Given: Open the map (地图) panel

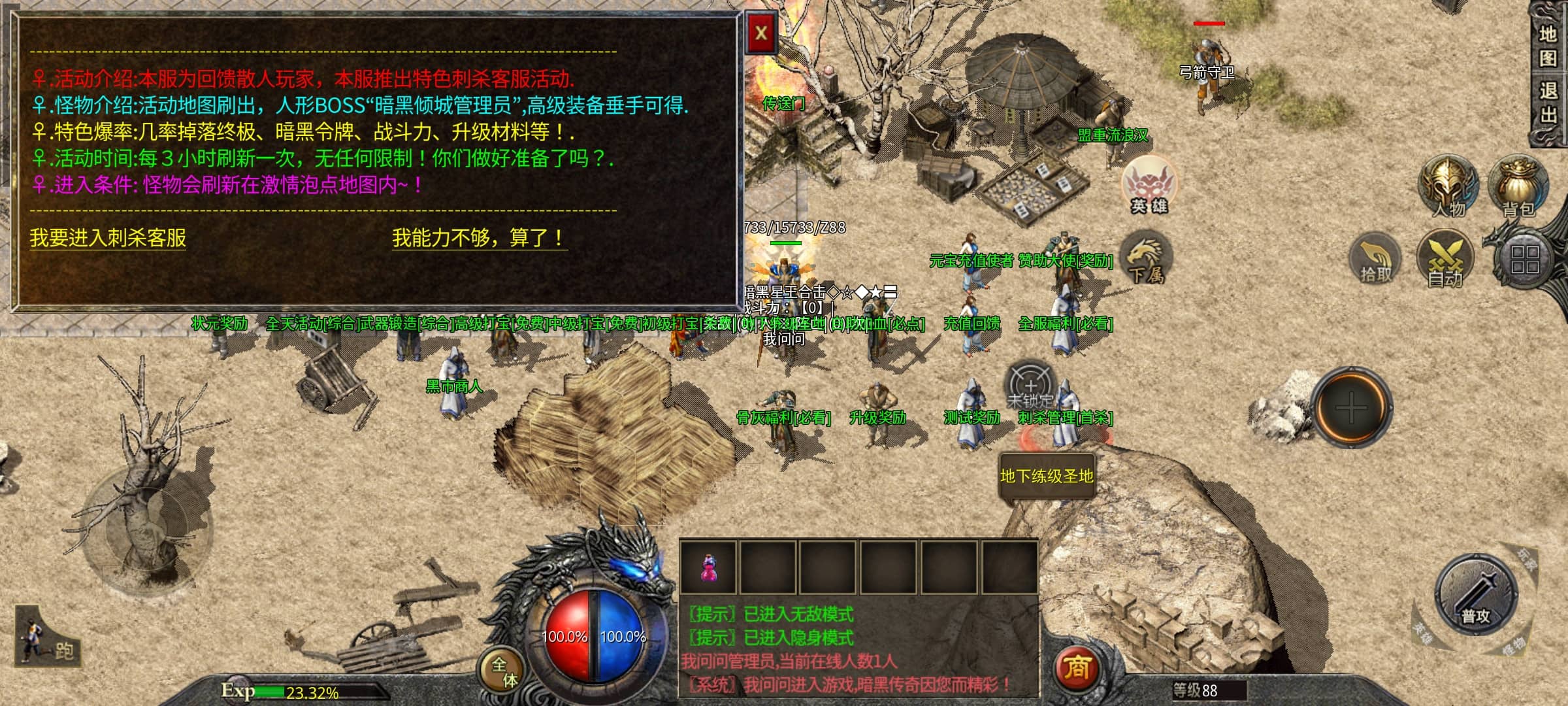Looking at the screenshot, I should tap(1548, 46).
